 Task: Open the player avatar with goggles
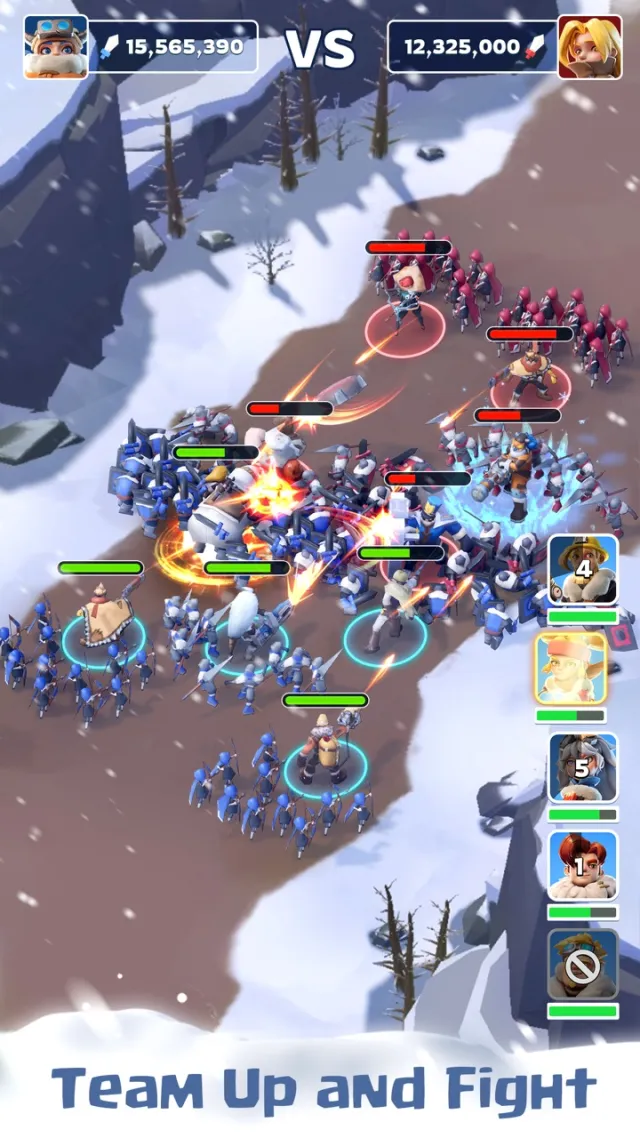[x=56, y=47]
